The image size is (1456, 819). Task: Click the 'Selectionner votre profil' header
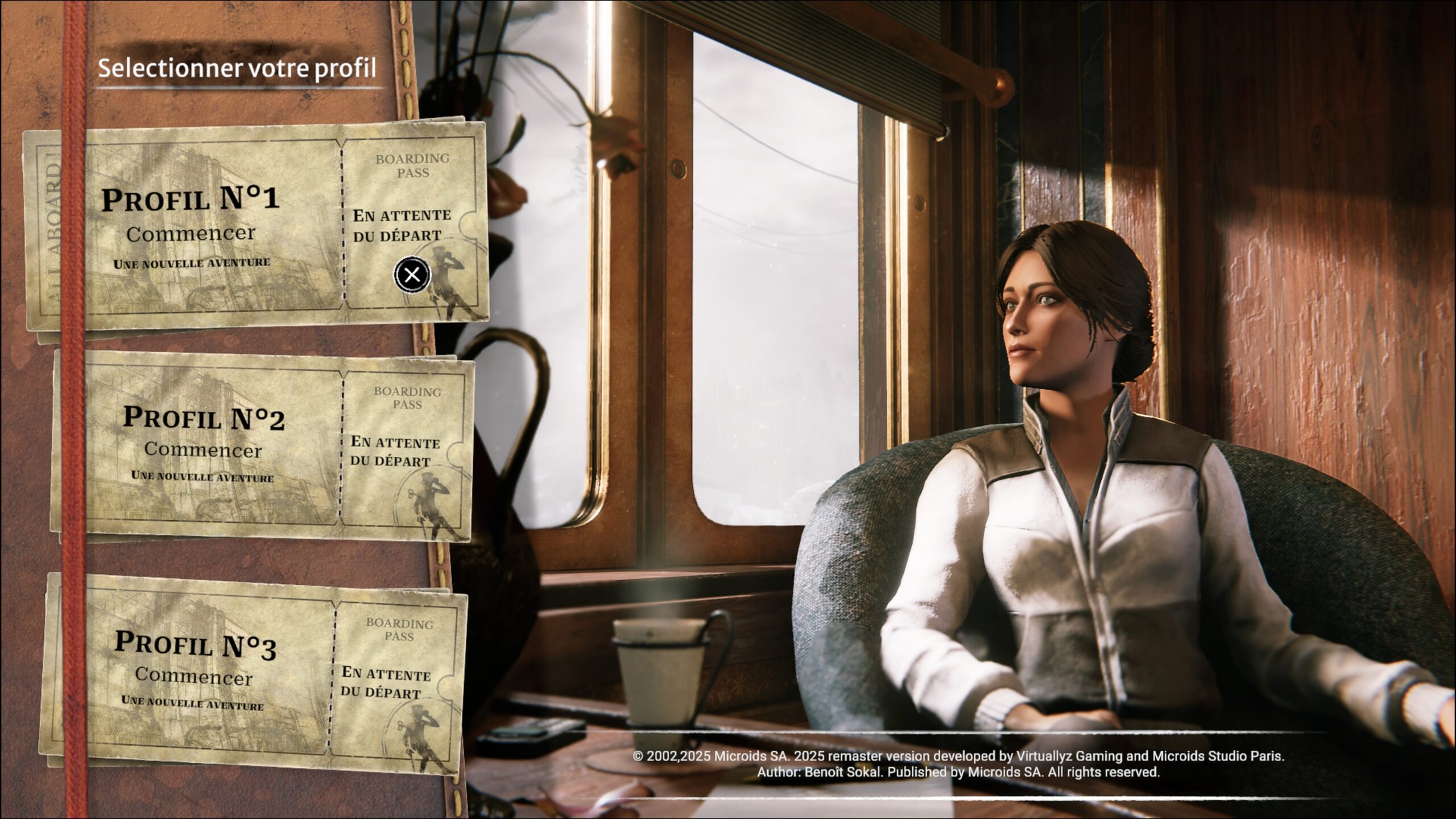(x=236, y=68)
